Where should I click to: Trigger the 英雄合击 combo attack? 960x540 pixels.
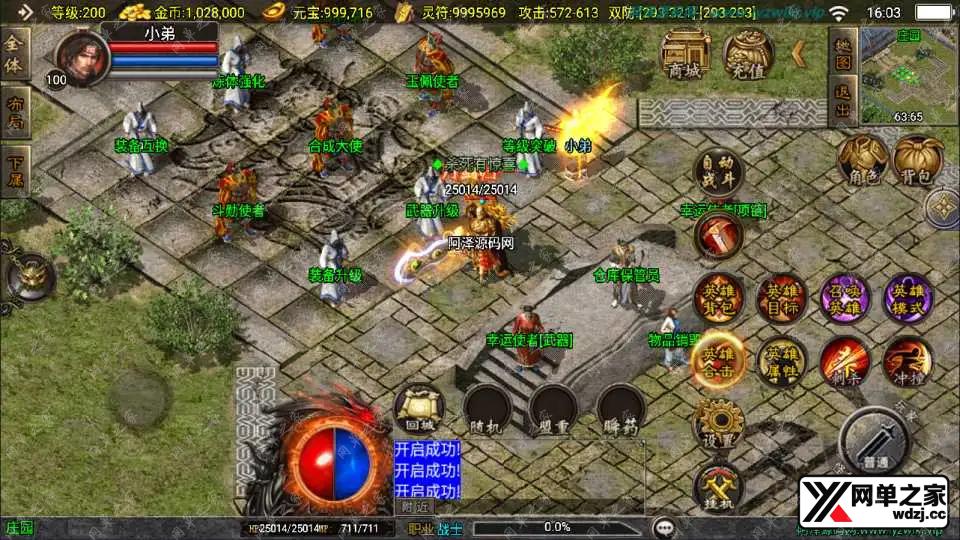point(718,362)
